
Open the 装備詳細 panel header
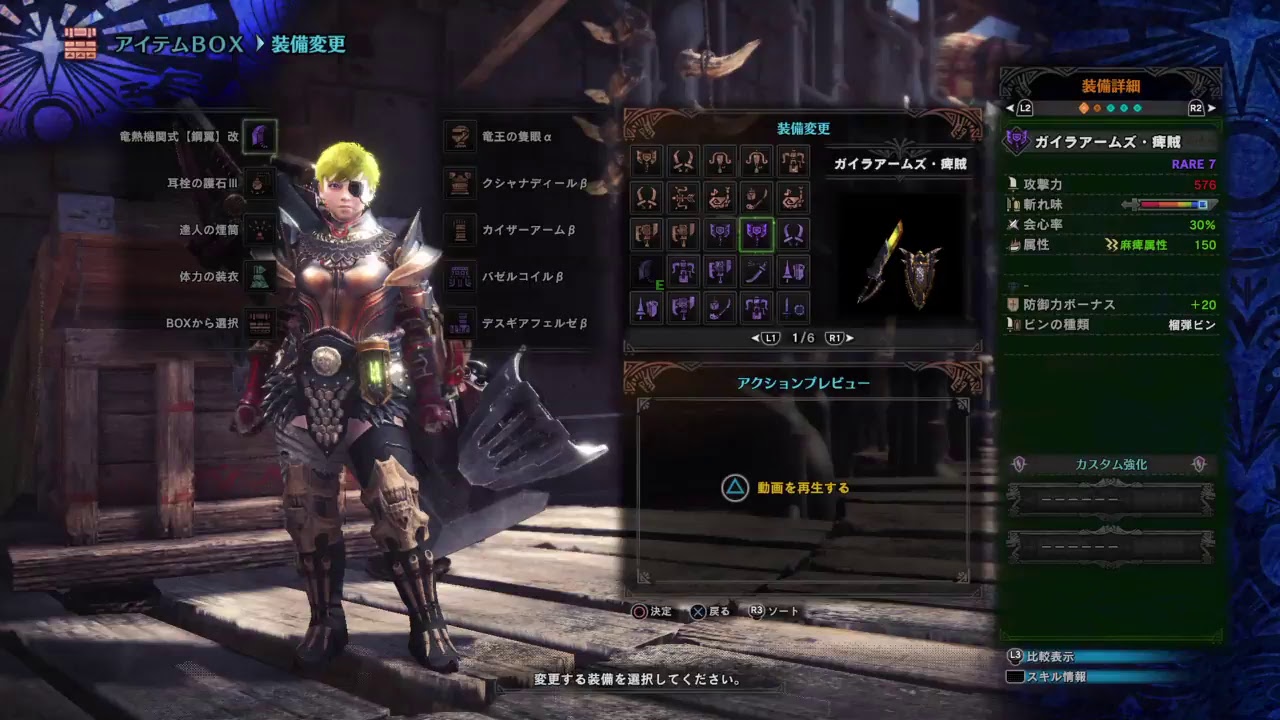[x=1110, y=87]
